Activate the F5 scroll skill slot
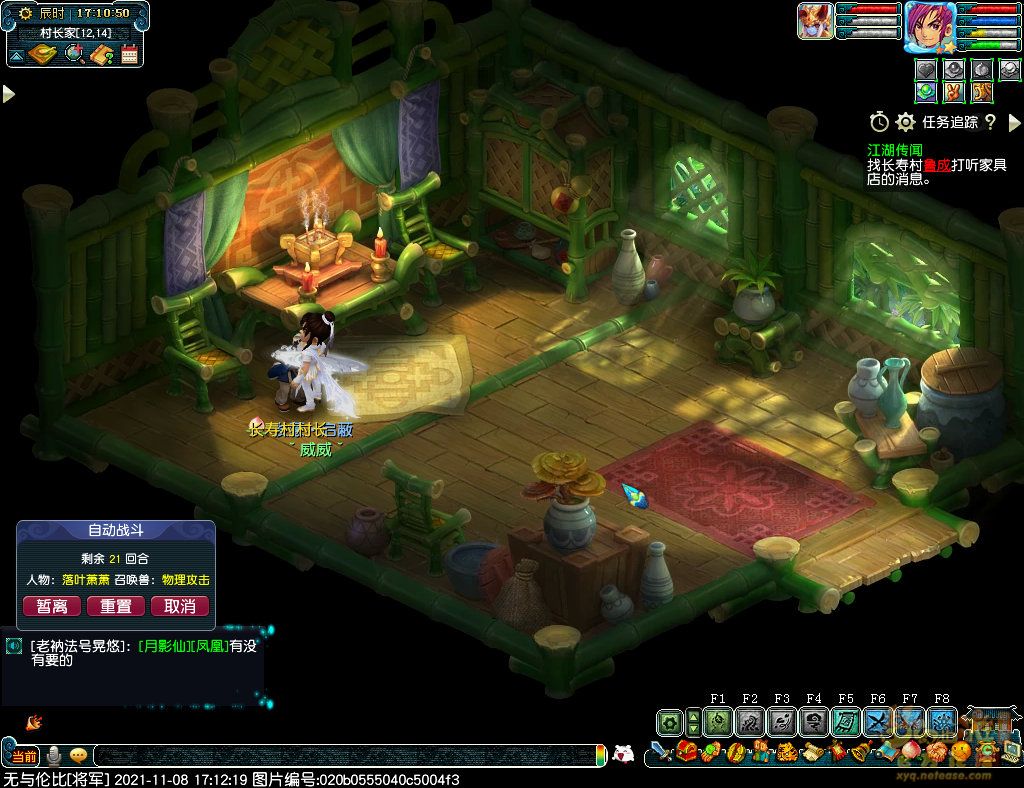Viewport: 1024px width, 788px height. [846, 722]
